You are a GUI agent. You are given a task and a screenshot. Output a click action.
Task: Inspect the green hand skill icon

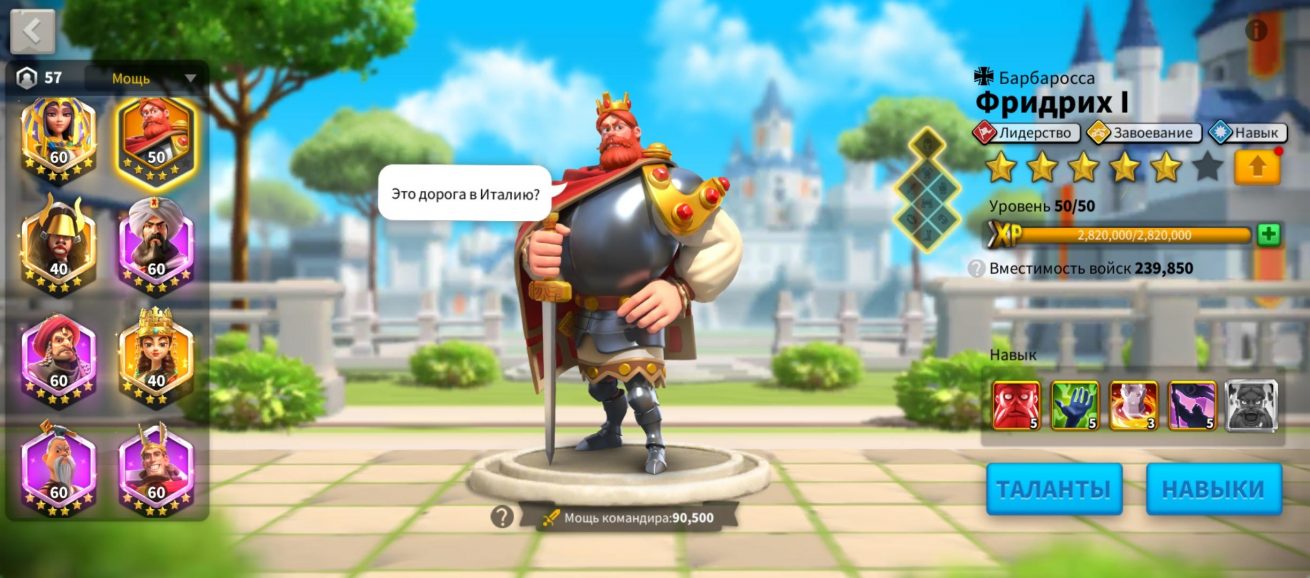coord(1075,405)
